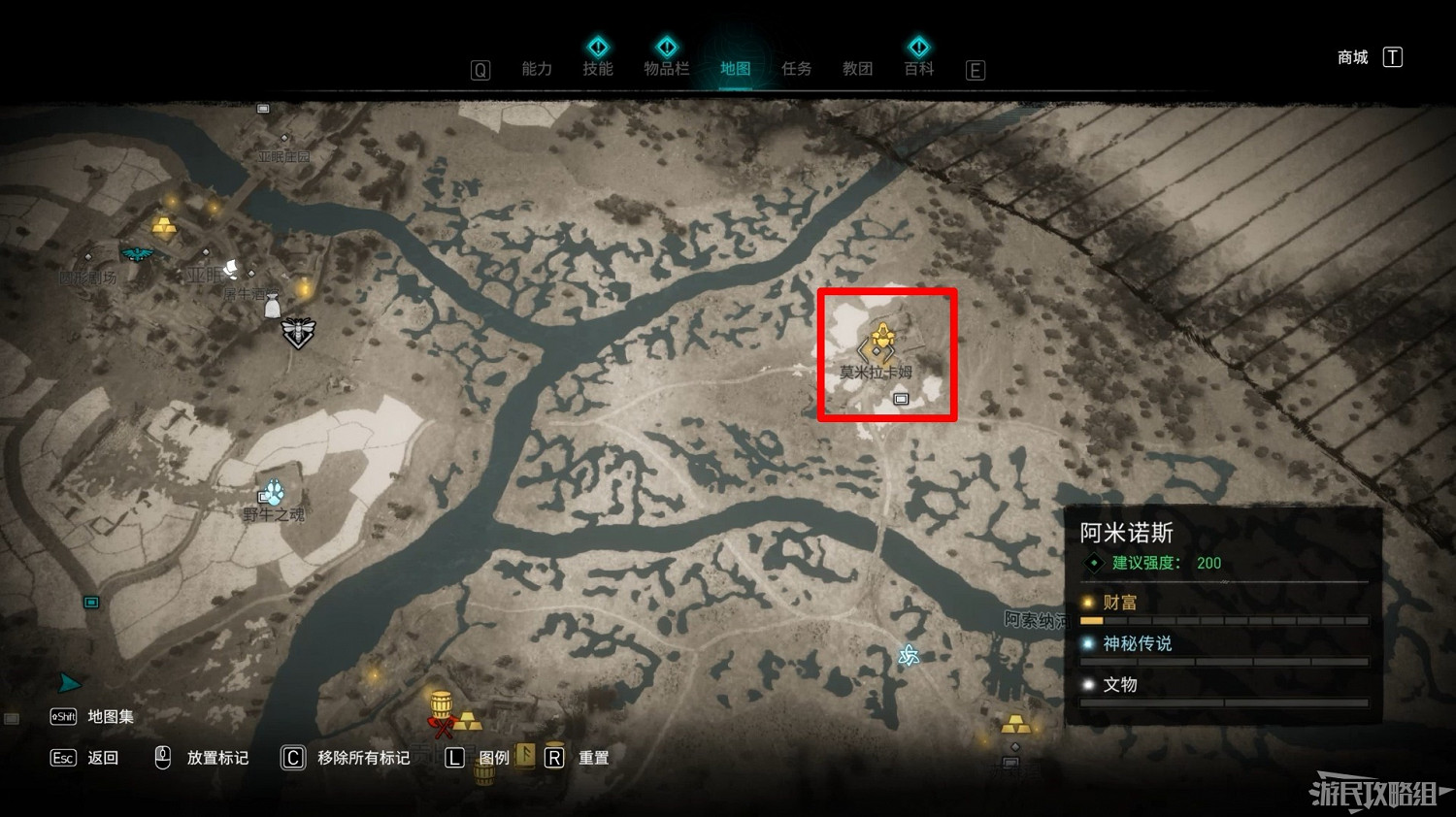Open the 教团 Order menu
The height and width of the screenshot is (817, 1456).
click(x=857, y=69)
